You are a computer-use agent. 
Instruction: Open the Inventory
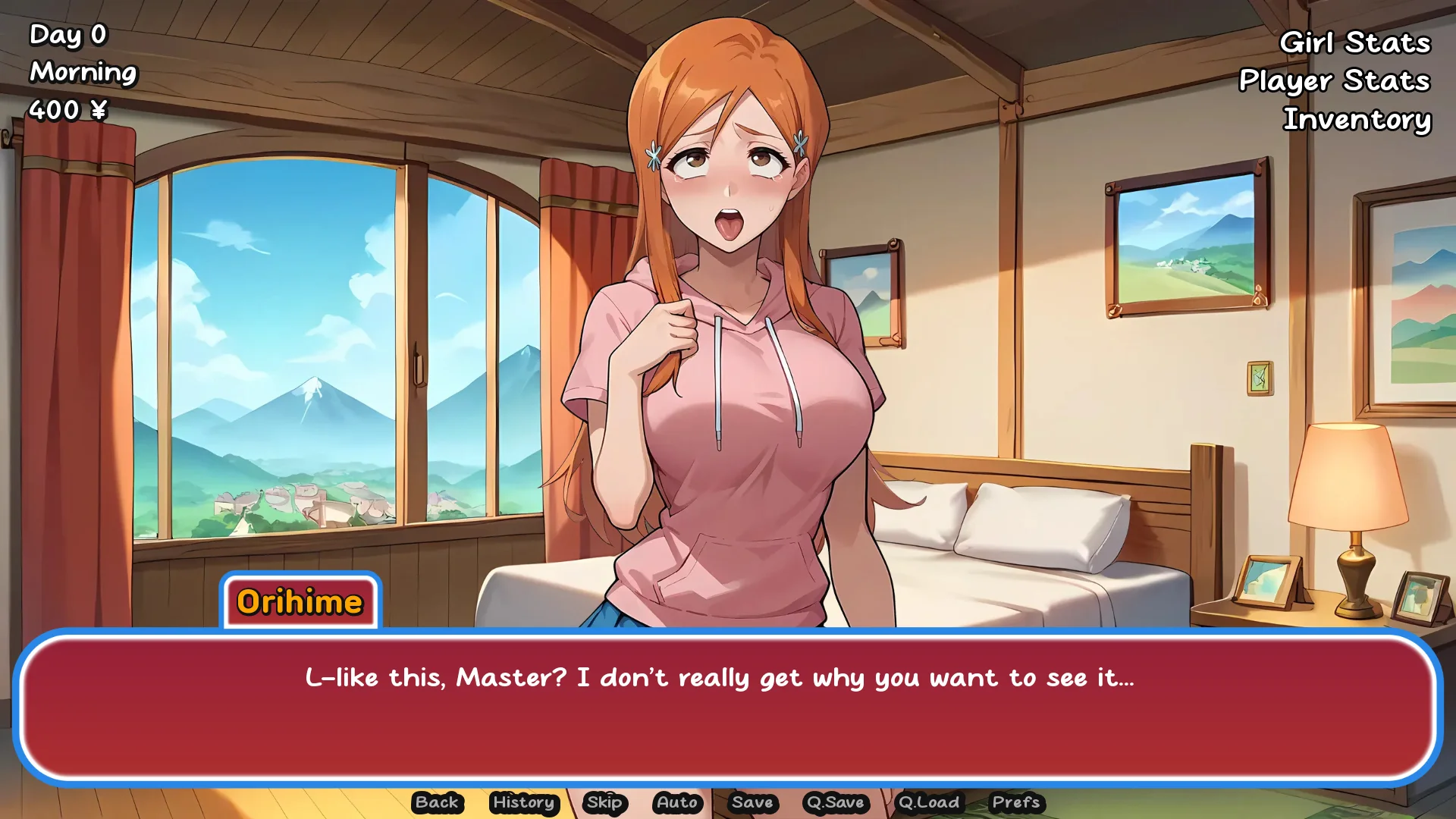1357,119
